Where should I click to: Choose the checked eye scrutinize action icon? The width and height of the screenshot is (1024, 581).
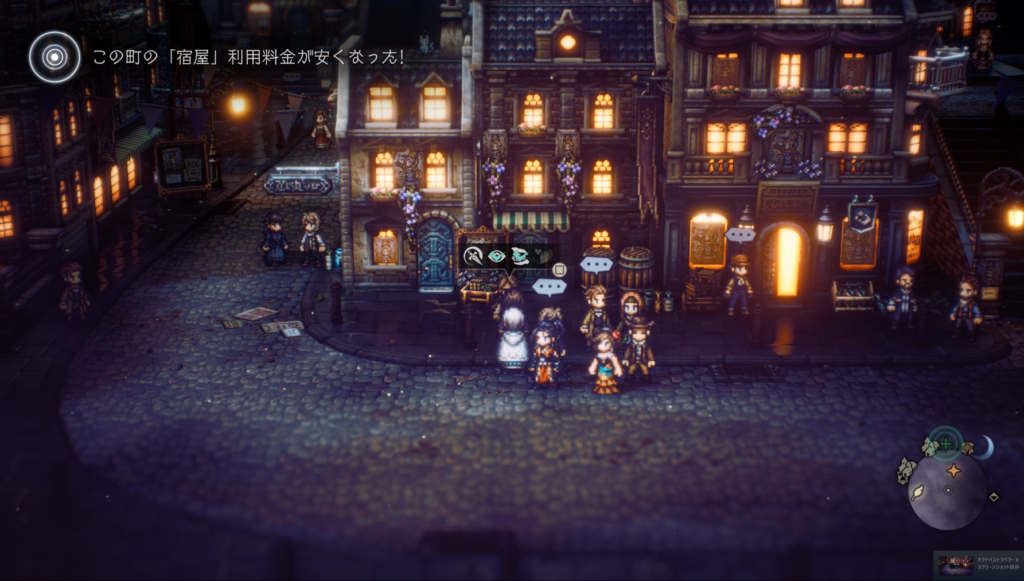(x=497, y=256)
